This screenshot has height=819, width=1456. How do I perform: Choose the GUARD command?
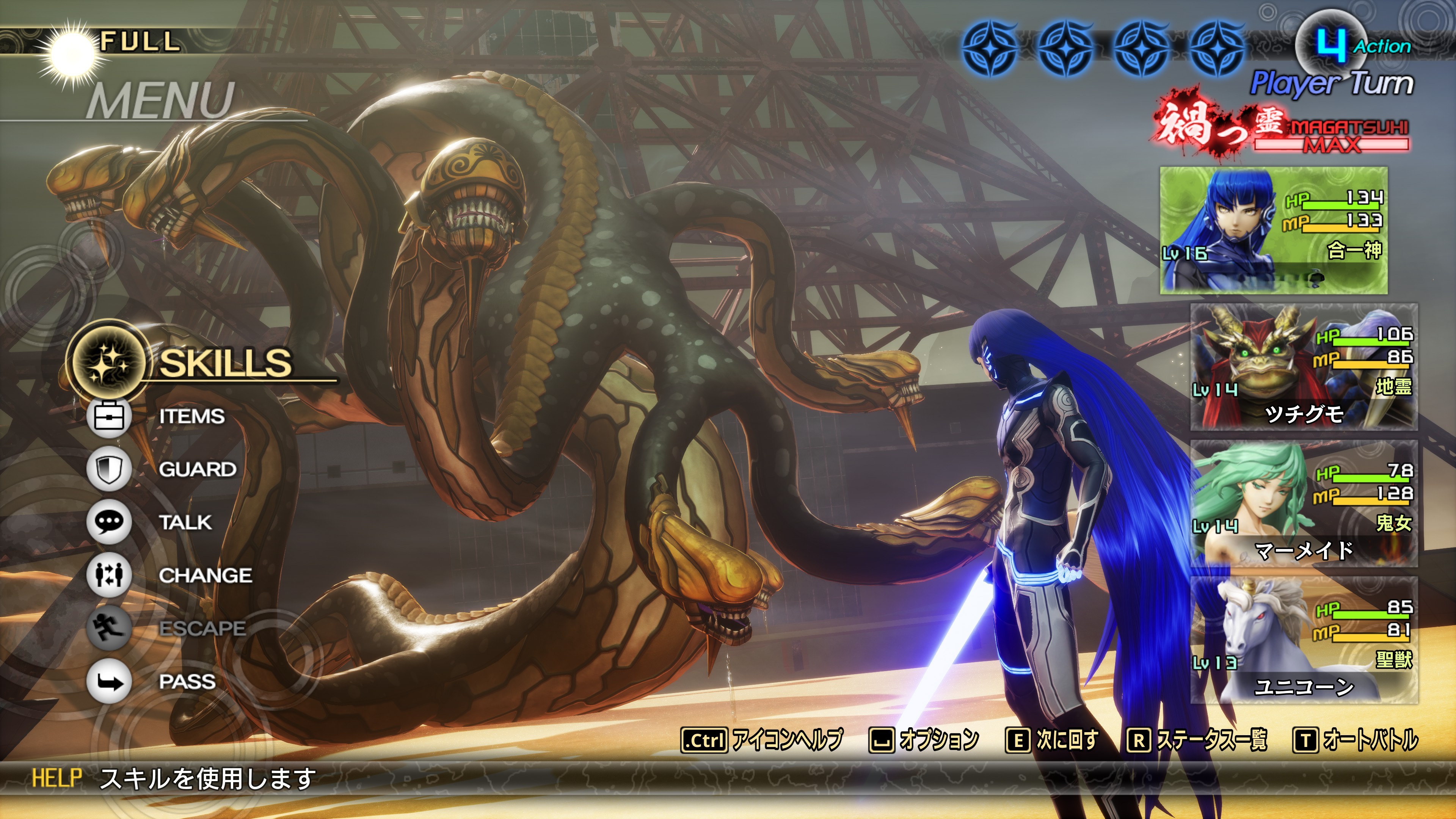point(197,469)
